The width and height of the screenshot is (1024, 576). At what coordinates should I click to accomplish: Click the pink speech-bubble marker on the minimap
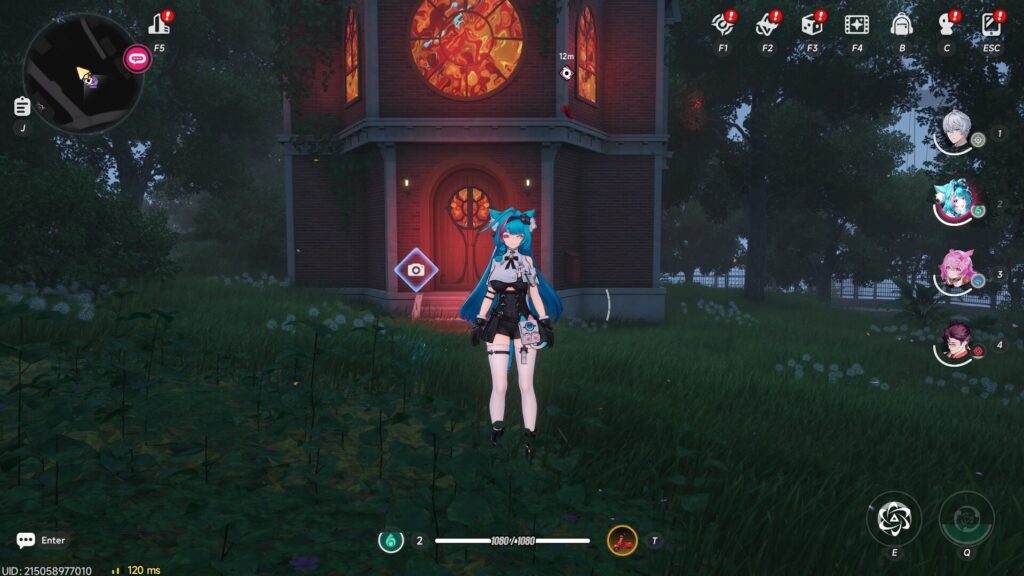pos(137,58)
